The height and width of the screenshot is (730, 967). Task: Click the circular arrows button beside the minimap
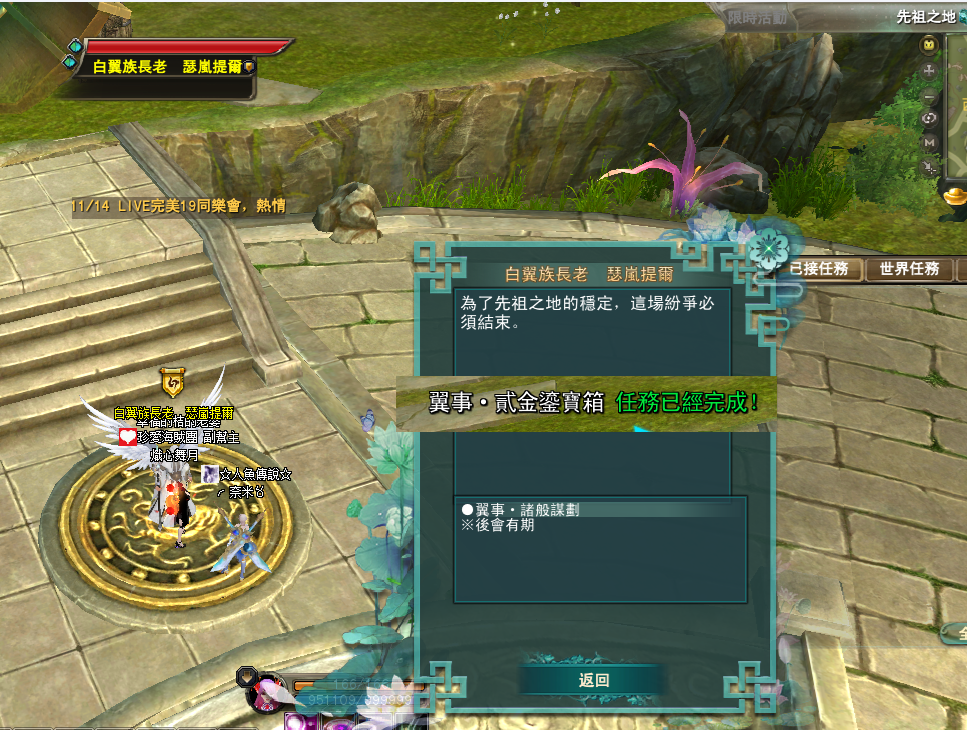pyautogui.click(x=929, y=119)
